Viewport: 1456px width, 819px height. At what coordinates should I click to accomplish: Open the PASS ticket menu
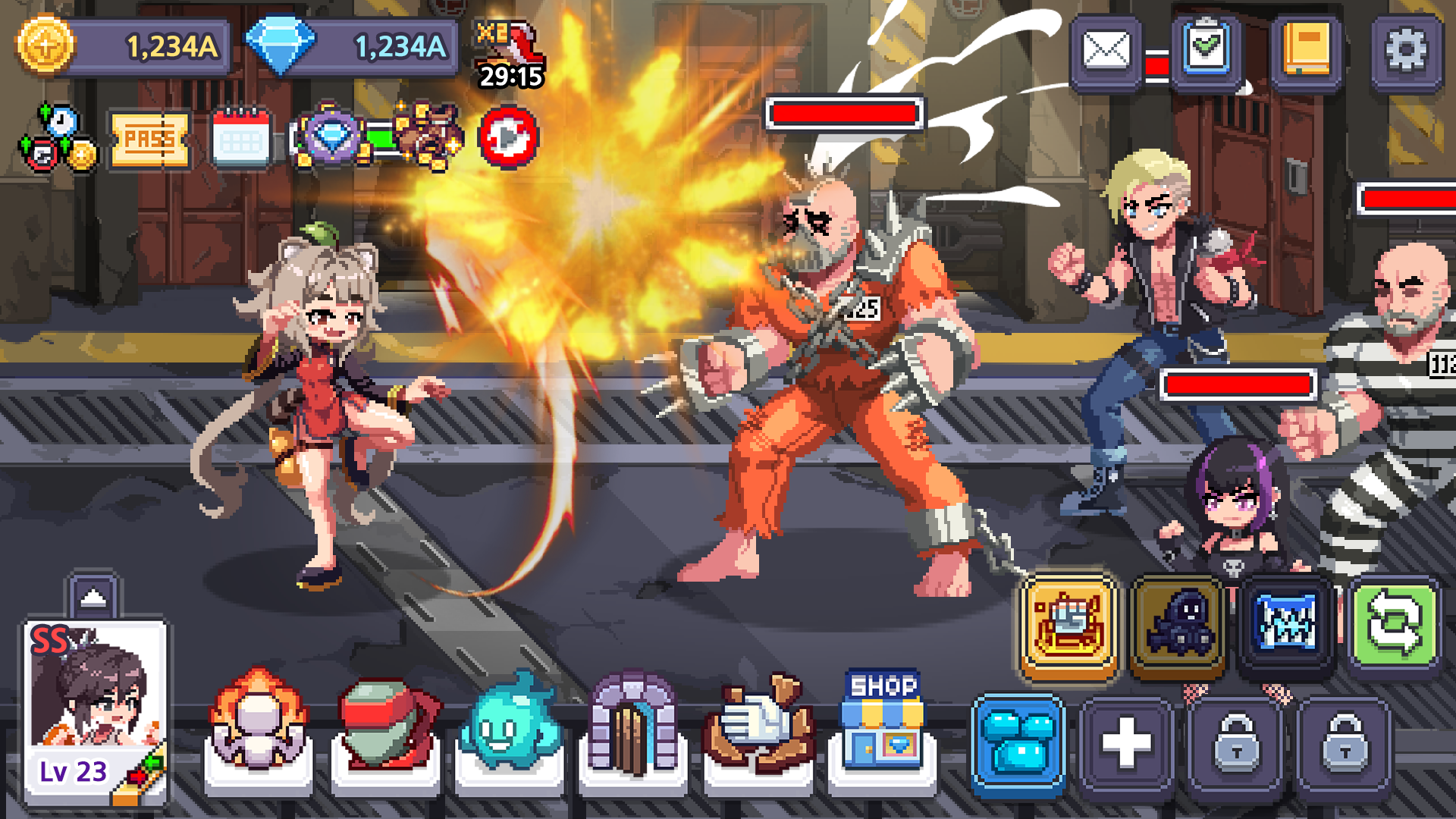[149, 140]
